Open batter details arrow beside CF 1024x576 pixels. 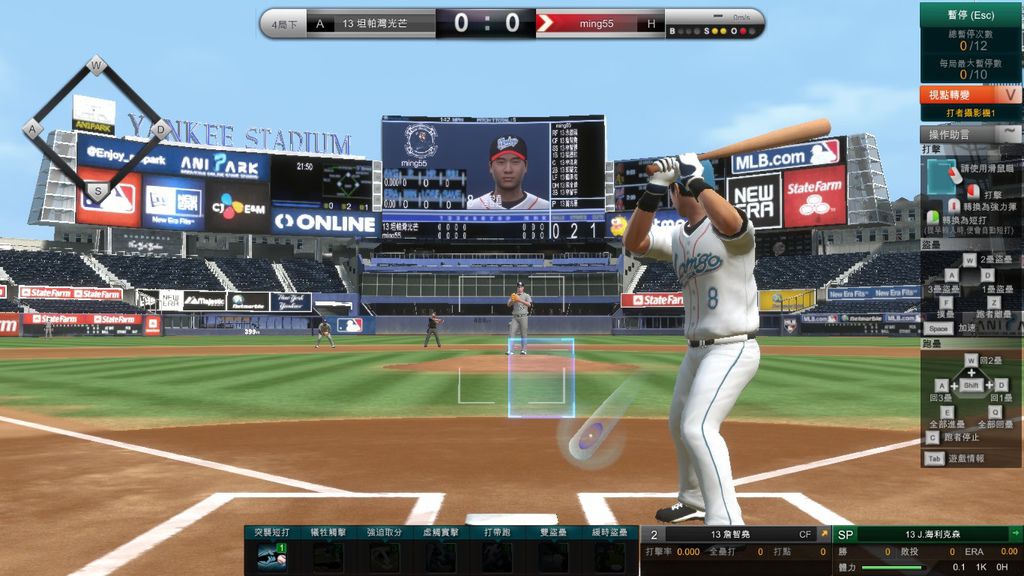tap(824, 535)
